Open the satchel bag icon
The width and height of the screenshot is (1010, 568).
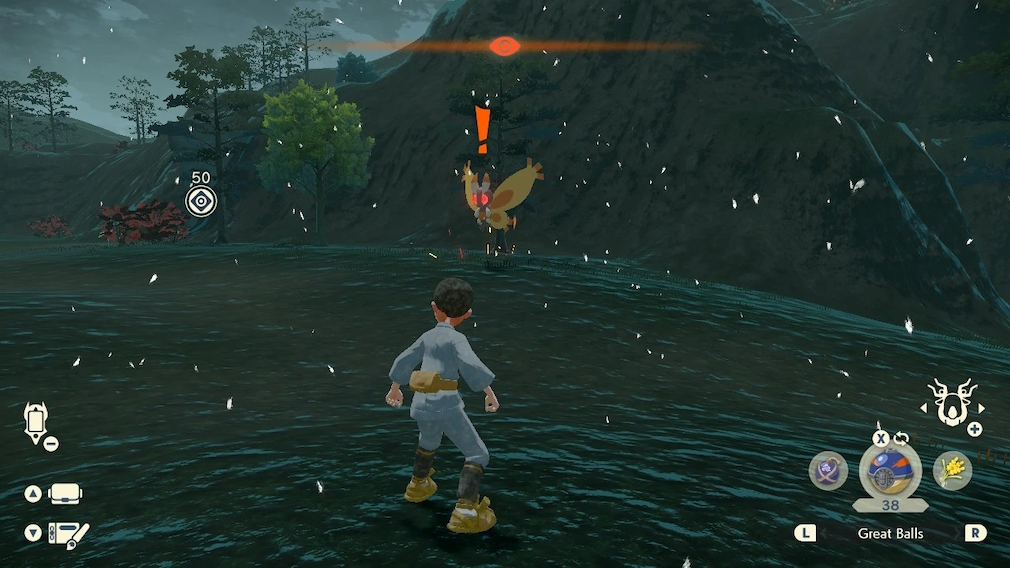pyautogui.click(x=64, y=494)
